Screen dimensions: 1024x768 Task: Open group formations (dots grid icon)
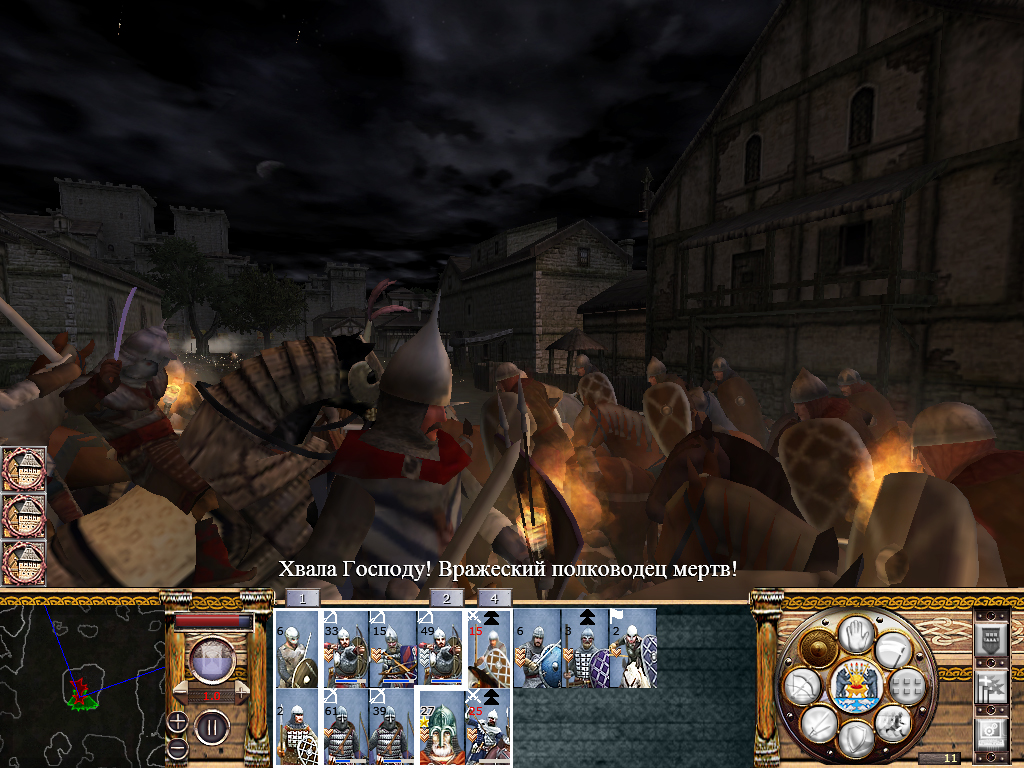[x=906, y=685]
